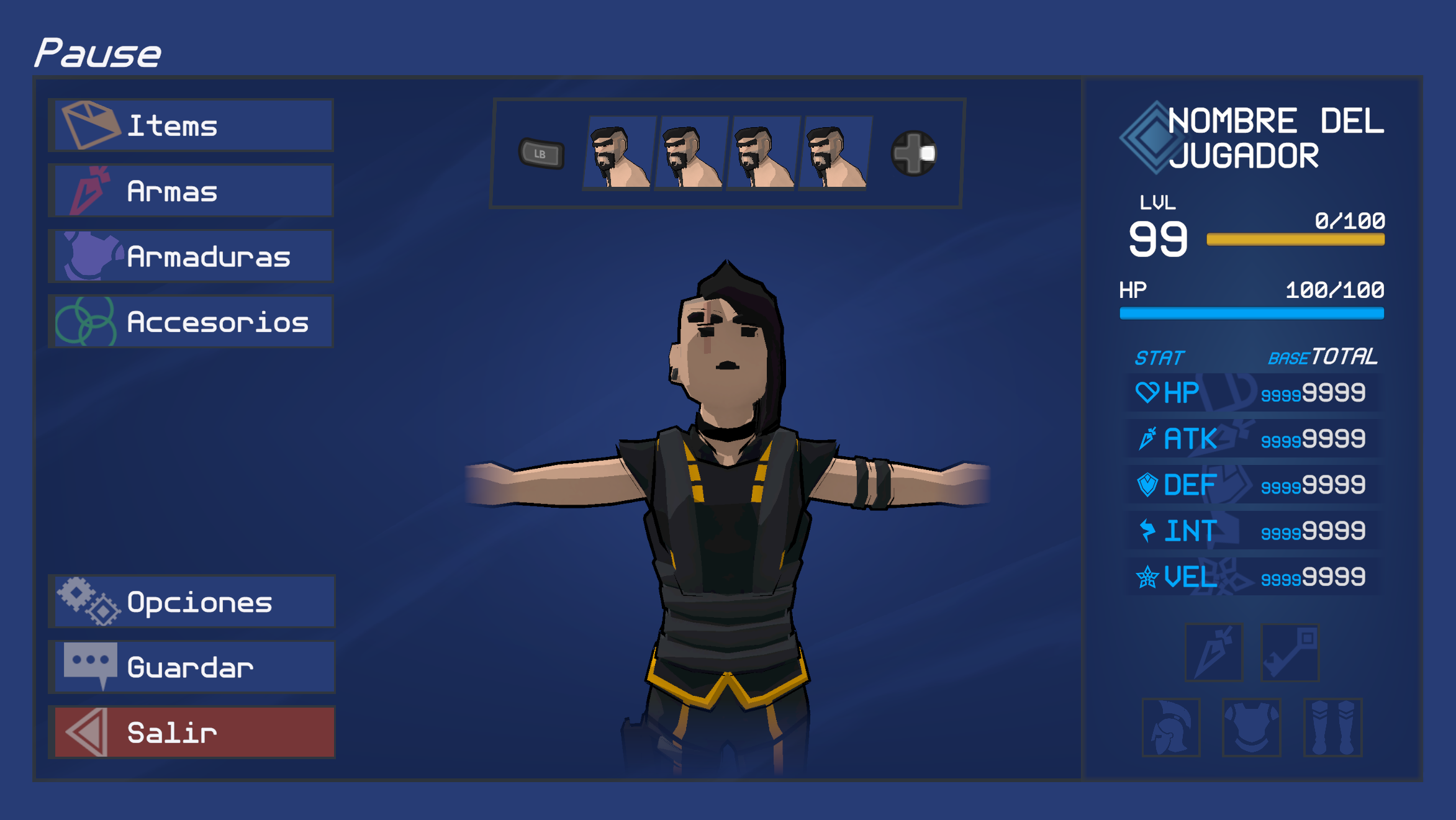Exit with the red Salir button
Image resolution: width=1456 pixels, height=820 pixels.
(191, 732)
